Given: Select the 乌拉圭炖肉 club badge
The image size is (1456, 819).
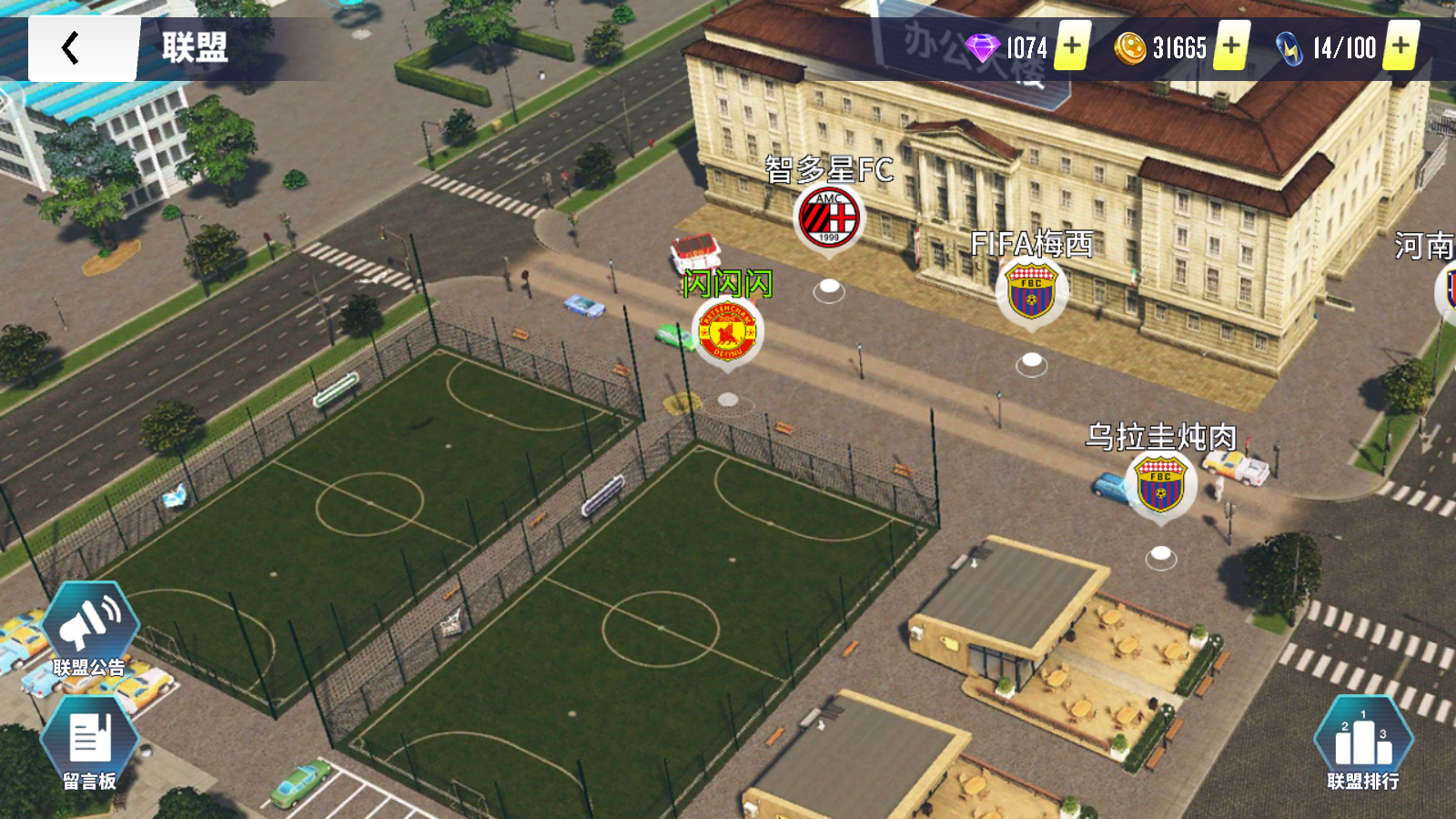Looking at the screenshot, I should coord(1160,484).
